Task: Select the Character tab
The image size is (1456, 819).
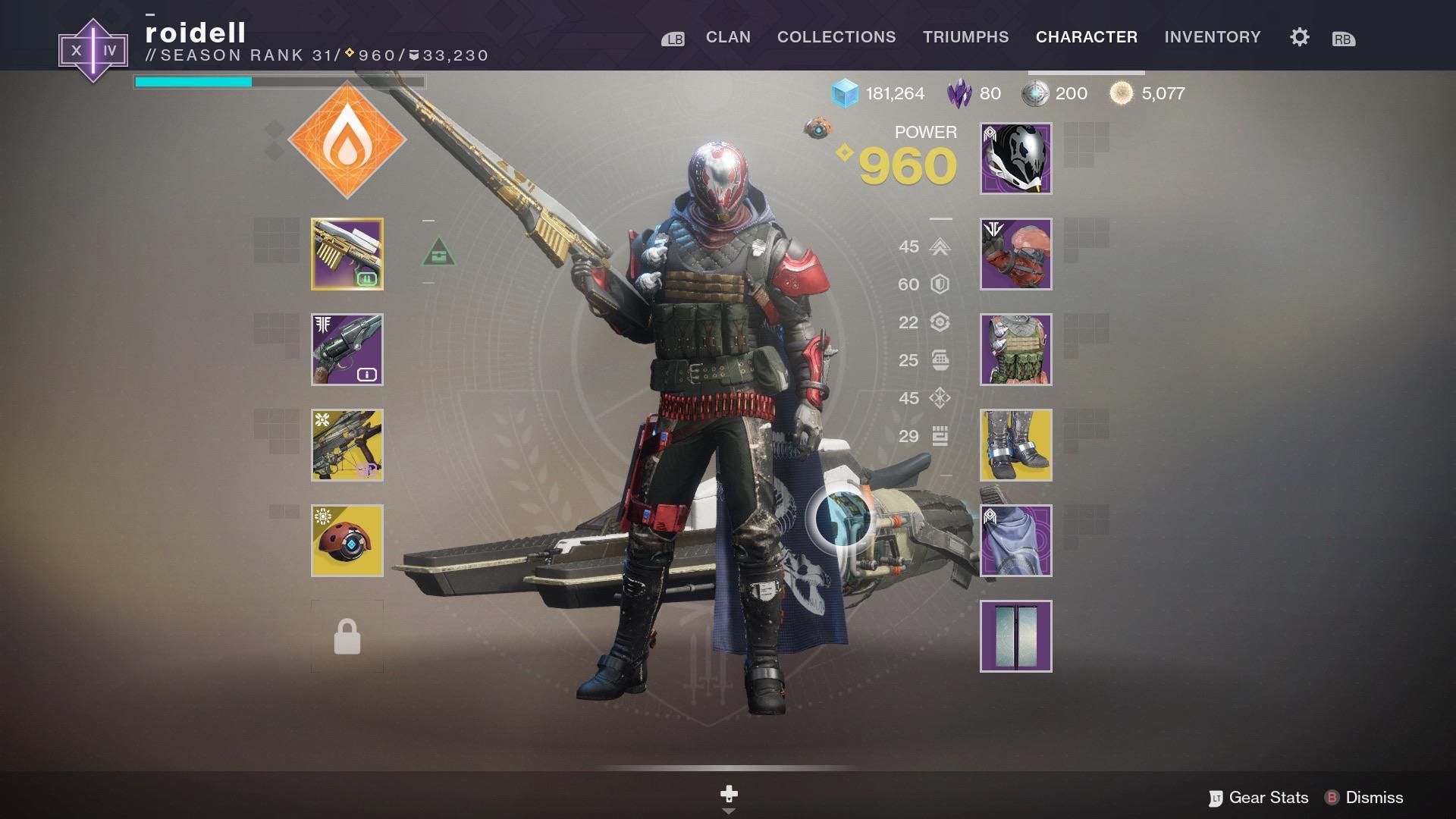Action: (1086, 37)
